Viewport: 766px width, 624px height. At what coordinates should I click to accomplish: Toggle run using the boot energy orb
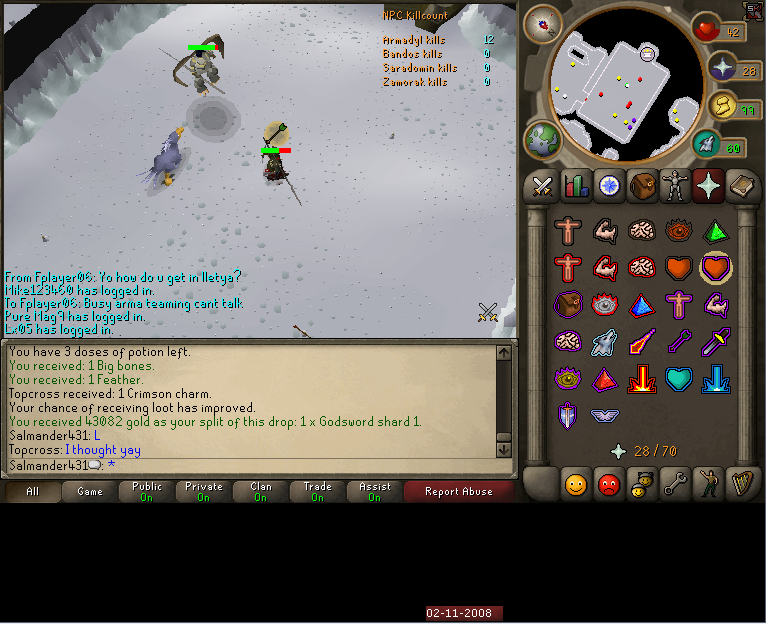tap(708, 145)
